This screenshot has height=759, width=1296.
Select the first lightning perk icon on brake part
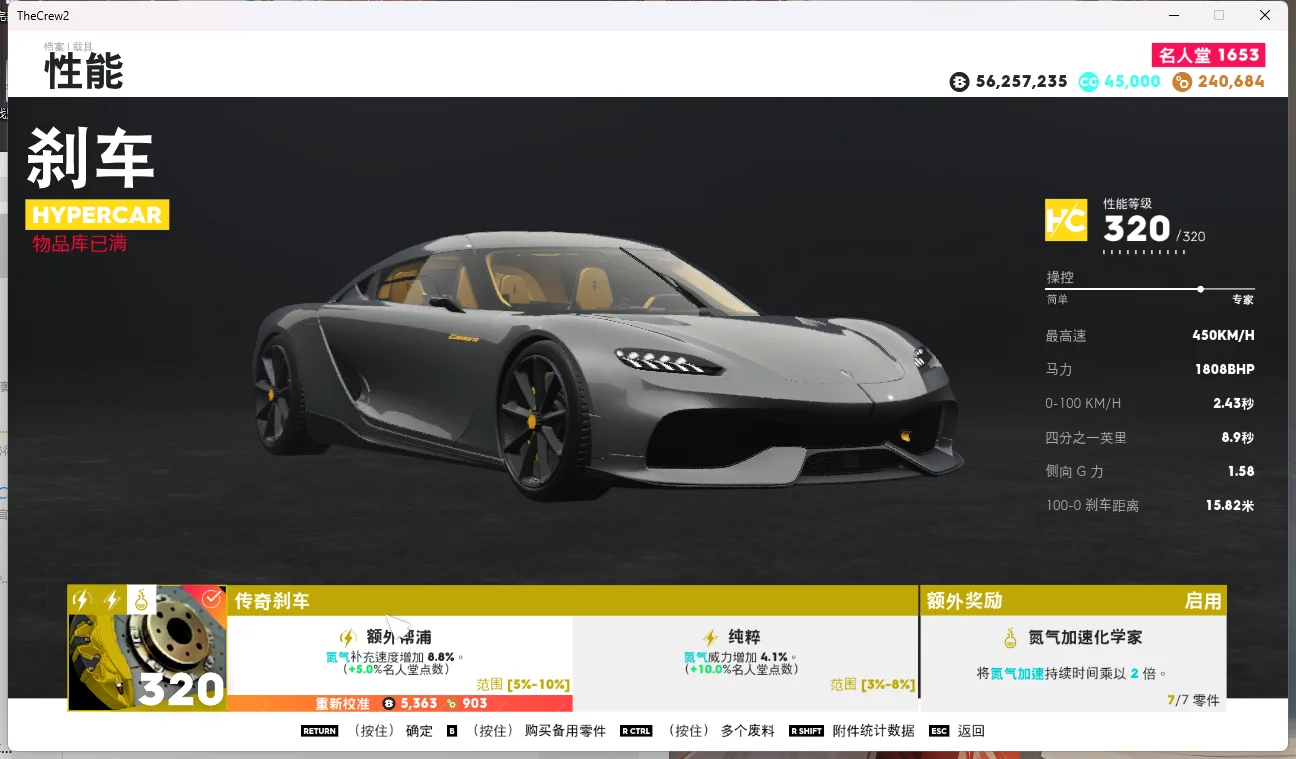[x=80, y=598]
